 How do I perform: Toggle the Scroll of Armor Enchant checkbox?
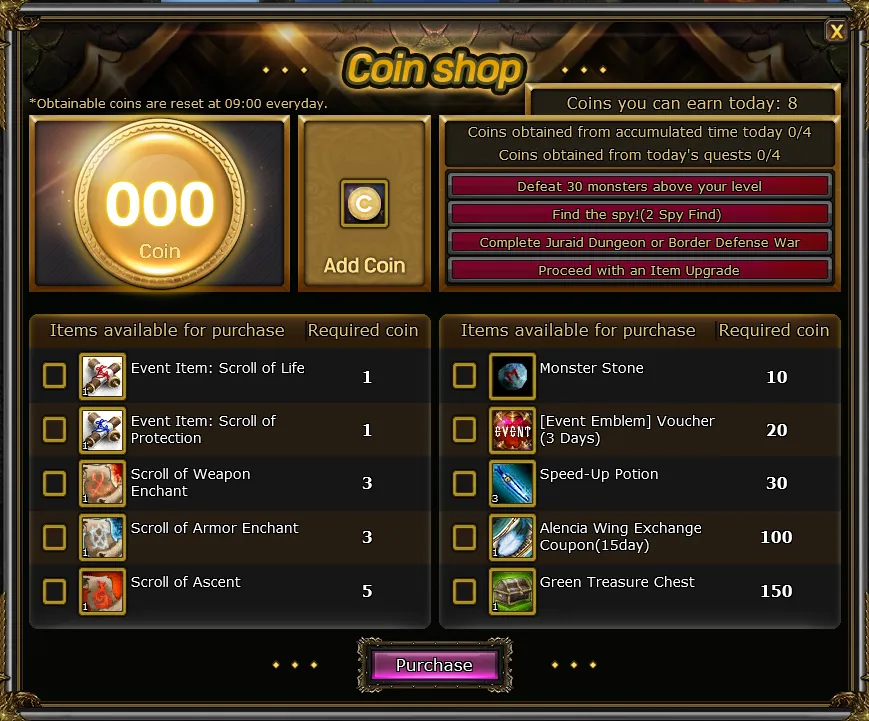[55, 537]
